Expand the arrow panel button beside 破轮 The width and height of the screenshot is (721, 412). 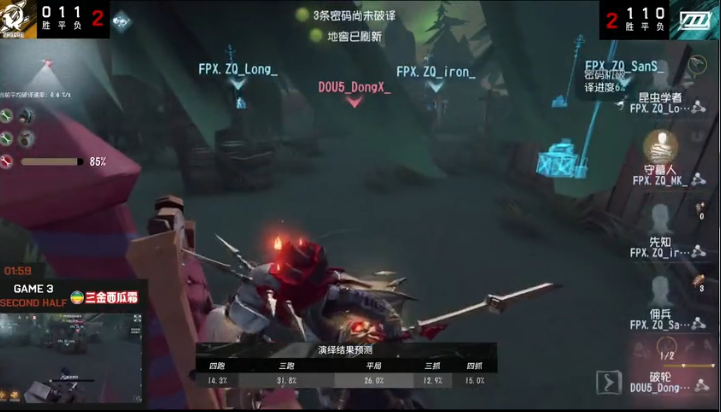click(608, 382)
